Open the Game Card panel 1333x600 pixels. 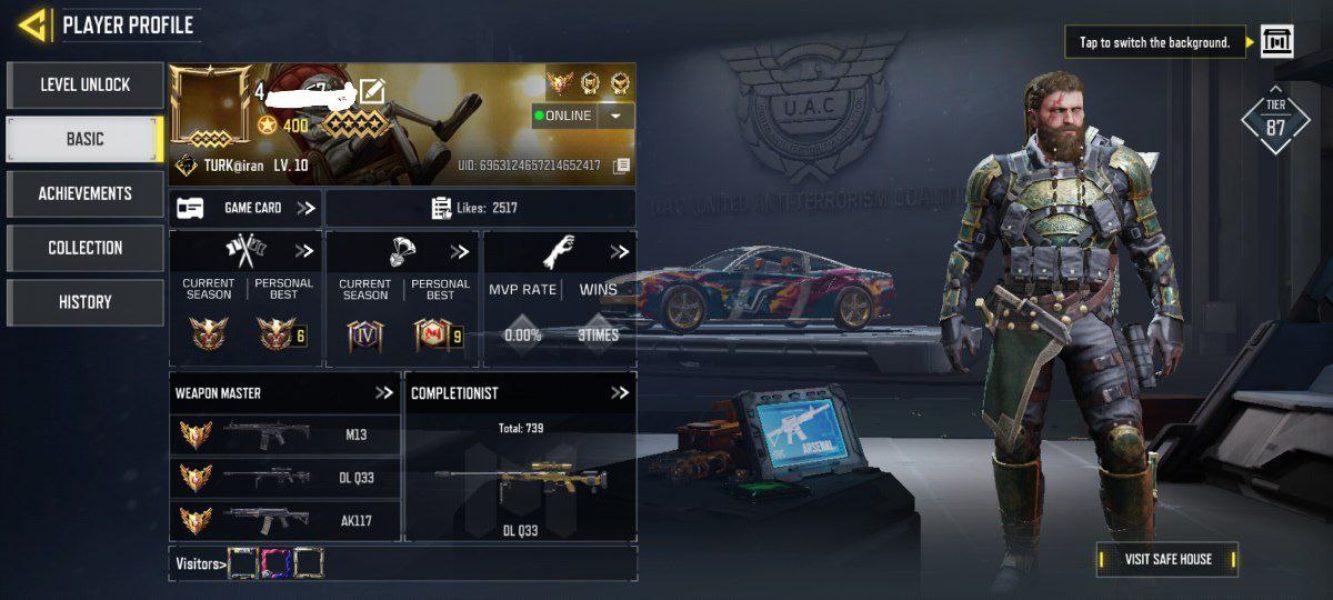click(246, 208)
